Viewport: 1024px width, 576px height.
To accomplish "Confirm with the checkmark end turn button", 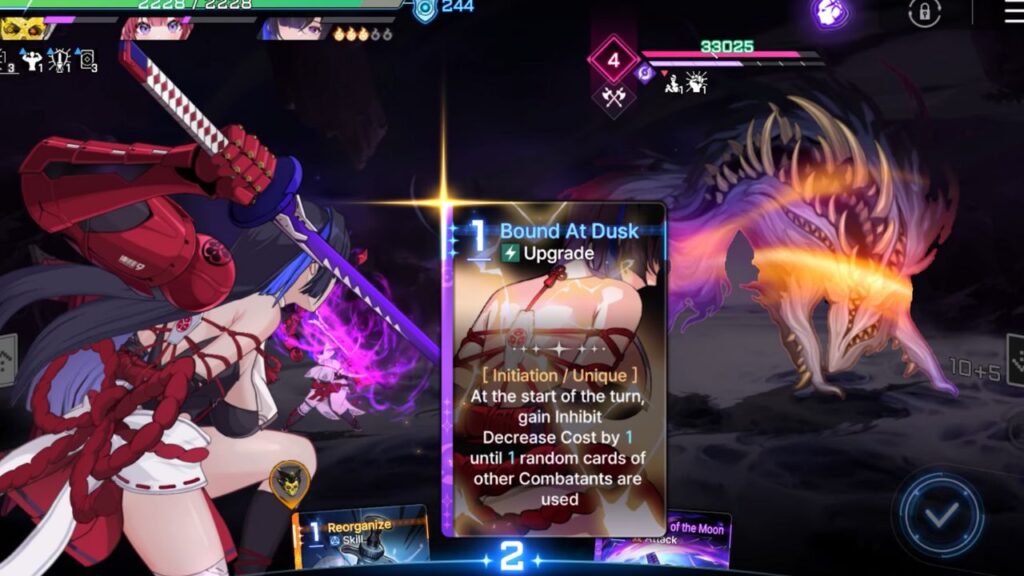I will [x=939, y=516].
